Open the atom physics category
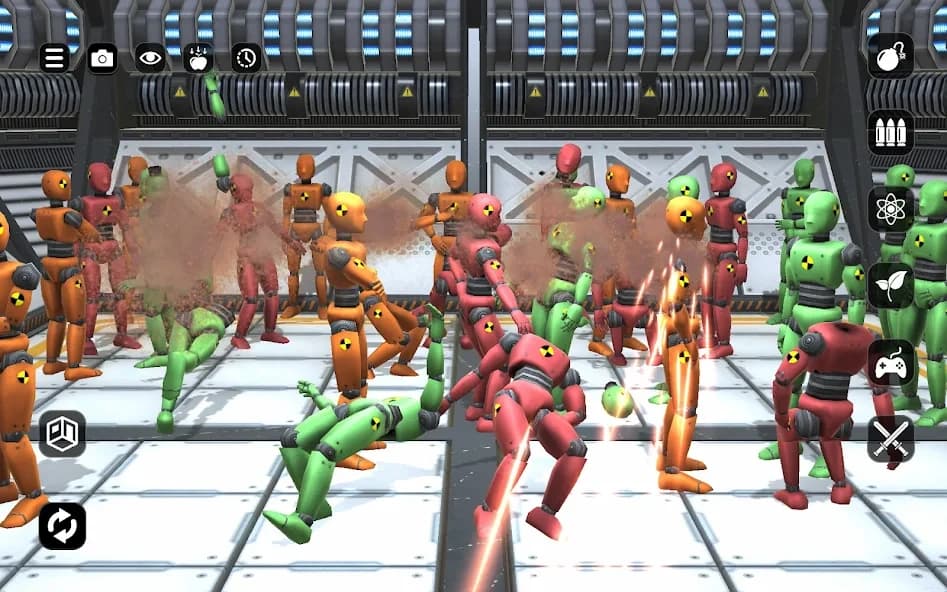 (890, 209)
